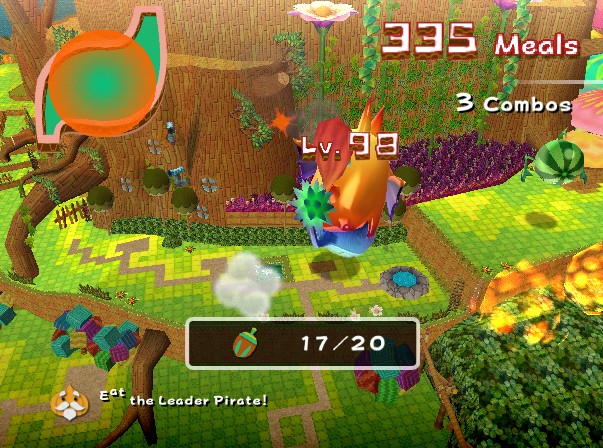Click the advisor character icon beside the objective
The image size is (603, 448).
point(71,402)
